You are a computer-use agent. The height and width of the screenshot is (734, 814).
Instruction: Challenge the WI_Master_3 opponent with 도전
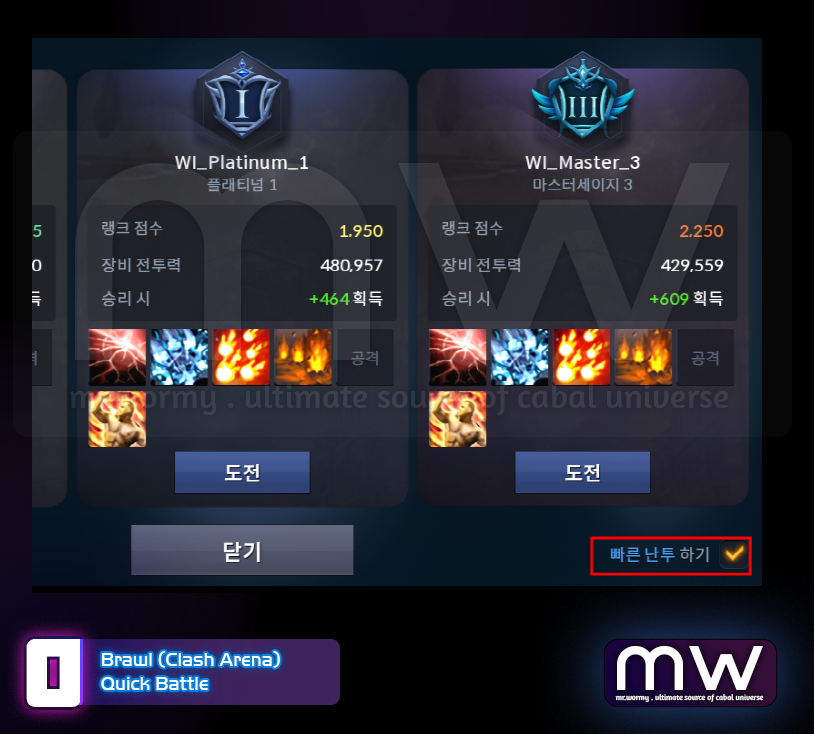click(x=582, y=472)
